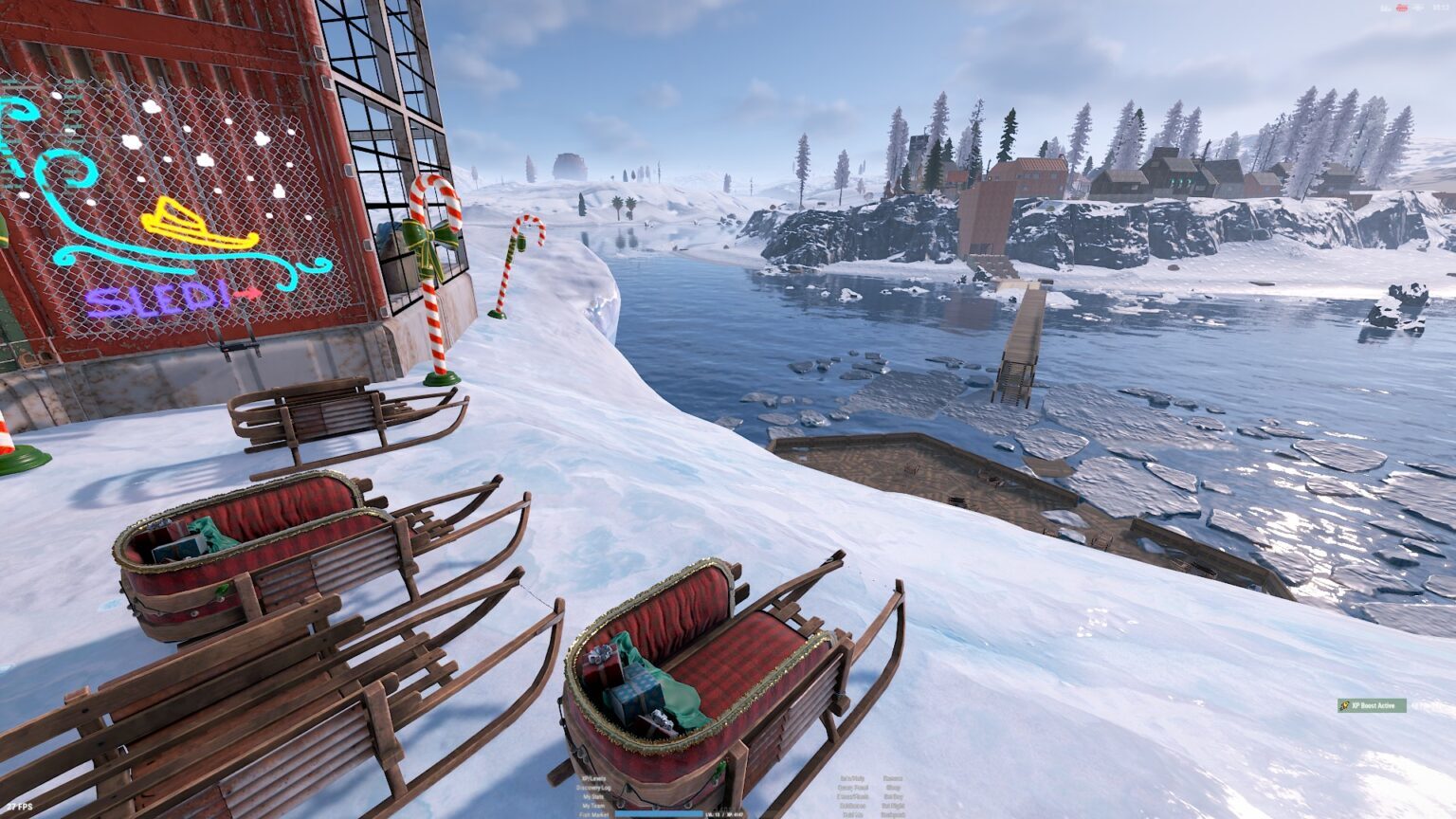Screen dimensions: 1456x819
Task: Open the Discovery Log
Action: pos(594,788)
